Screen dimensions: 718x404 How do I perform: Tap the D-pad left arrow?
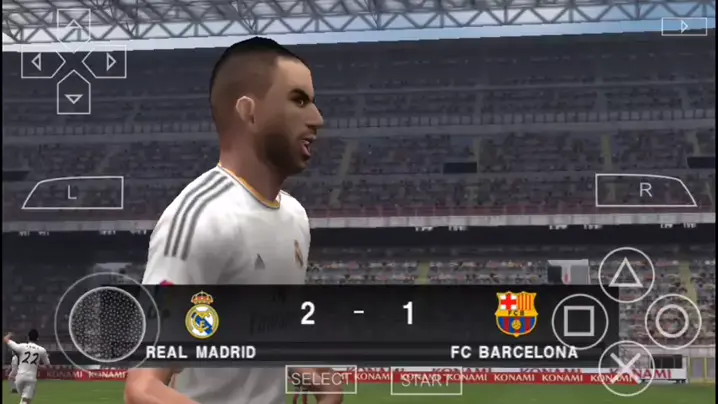pos(39,62)
